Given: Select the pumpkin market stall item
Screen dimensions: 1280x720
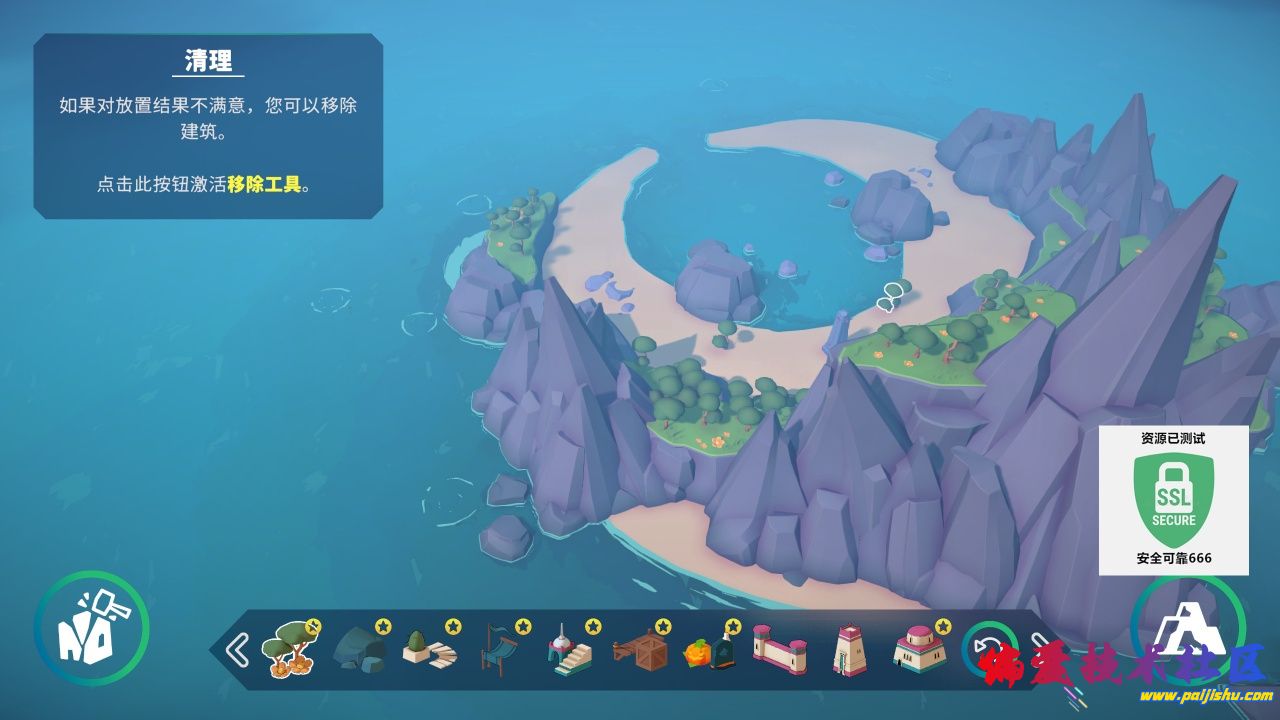Looking at the screenshot, I should [x=710, y=651].
